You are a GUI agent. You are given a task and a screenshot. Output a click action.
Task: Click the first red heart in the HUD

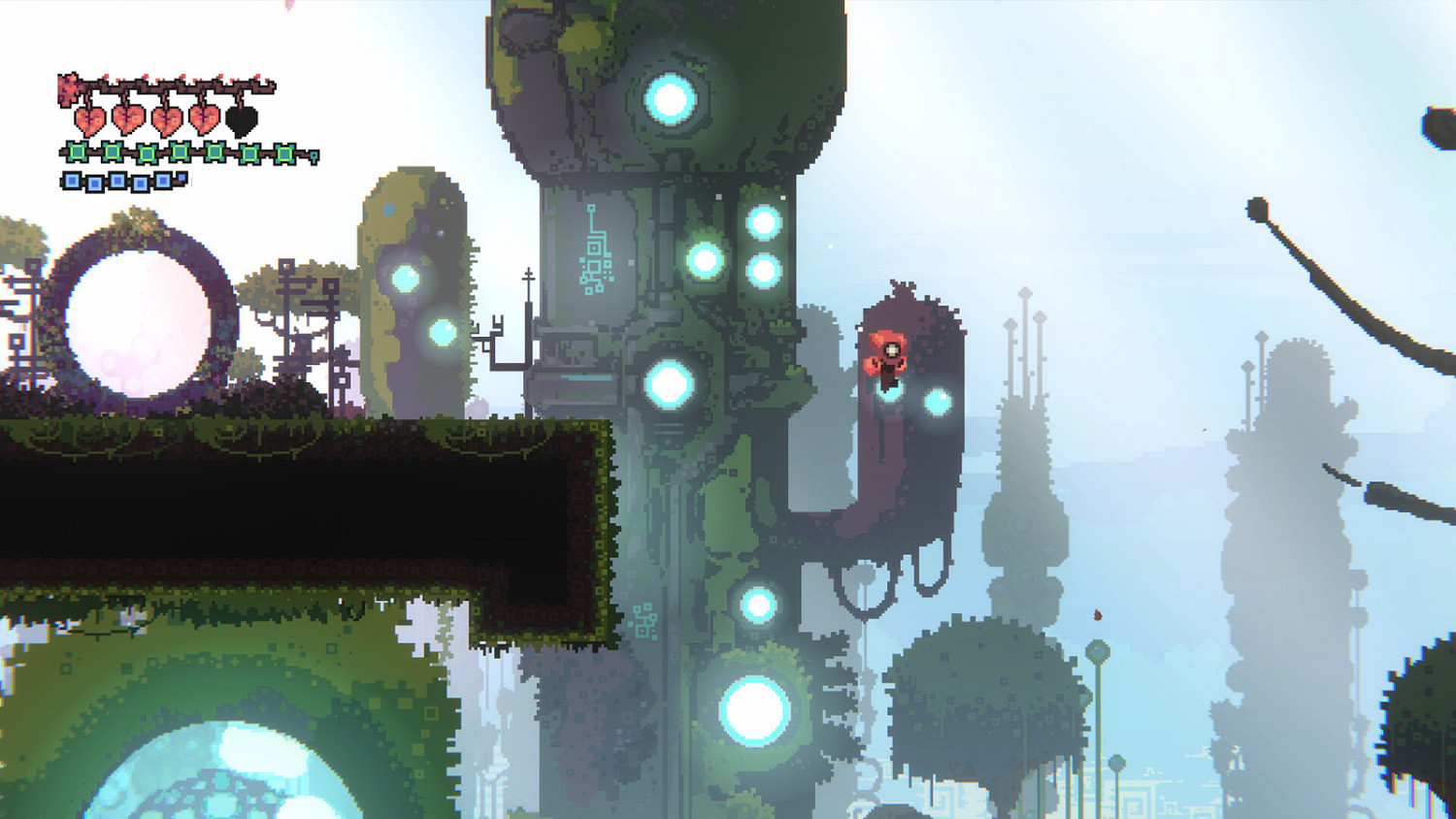90,120
